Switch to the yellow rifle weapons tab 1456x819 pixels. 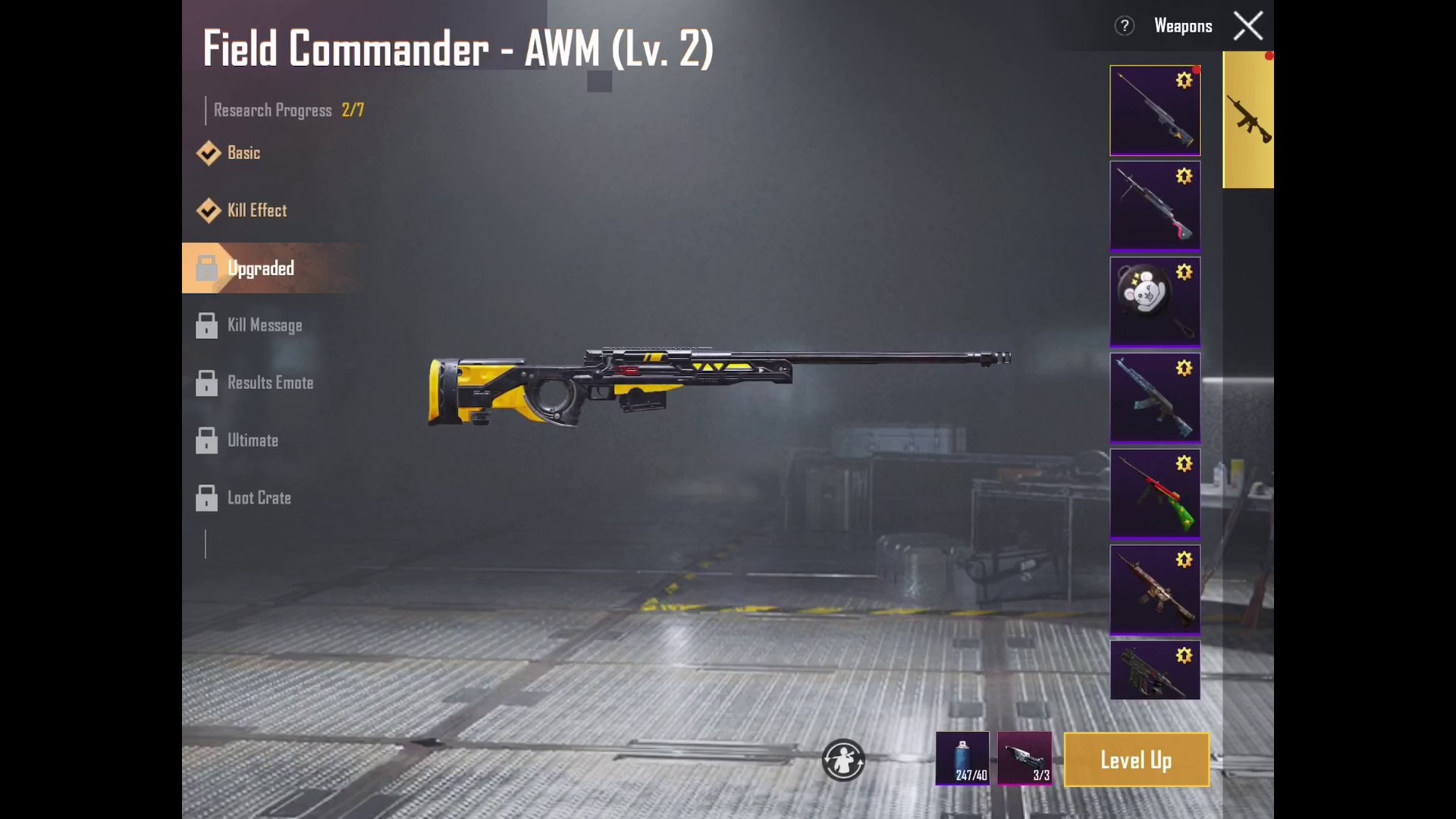pyautogui.click(x=1248, y=120)
